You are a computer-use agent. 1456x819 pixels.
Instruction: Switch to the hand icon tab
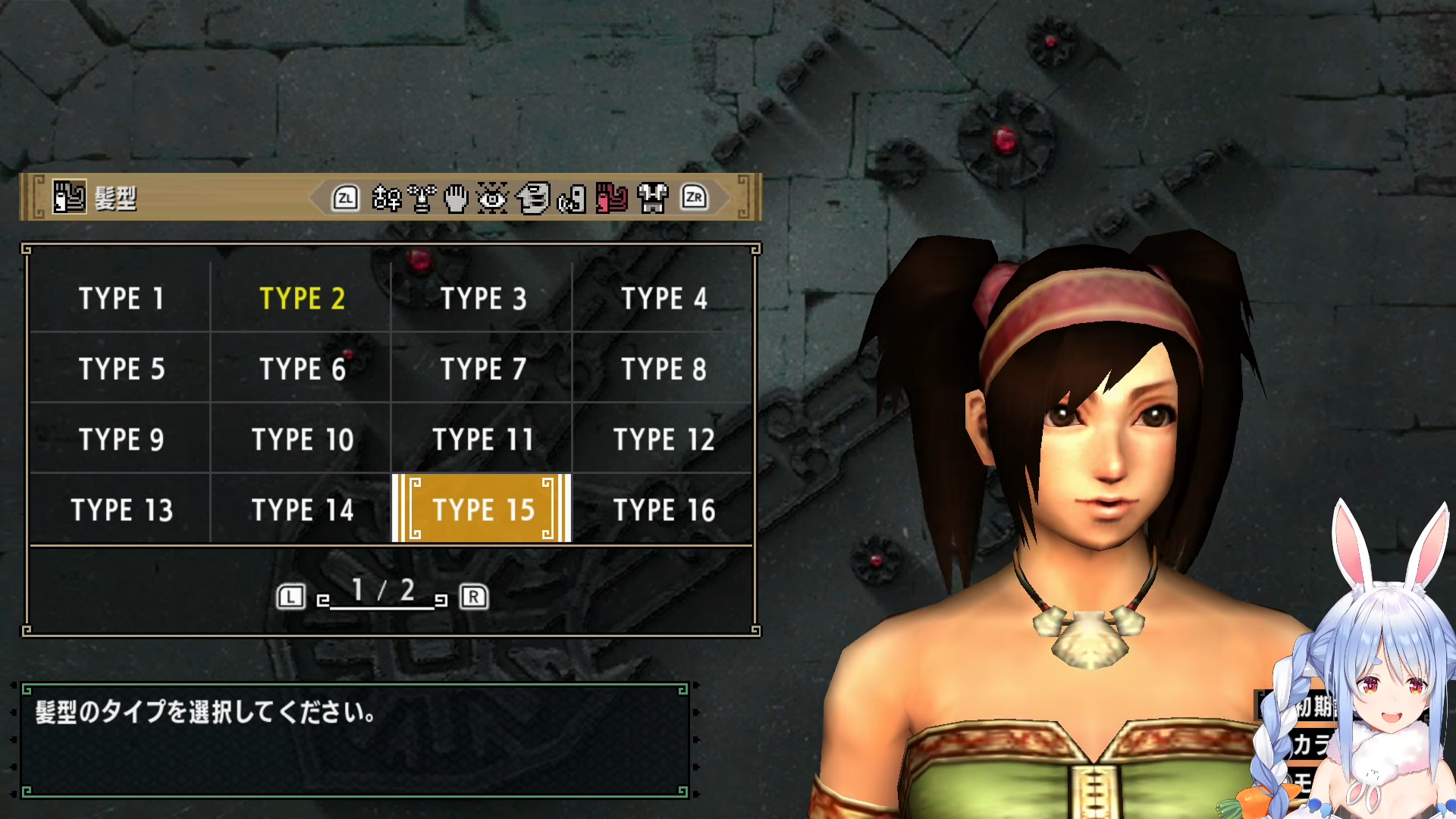(x=456, y=199)
